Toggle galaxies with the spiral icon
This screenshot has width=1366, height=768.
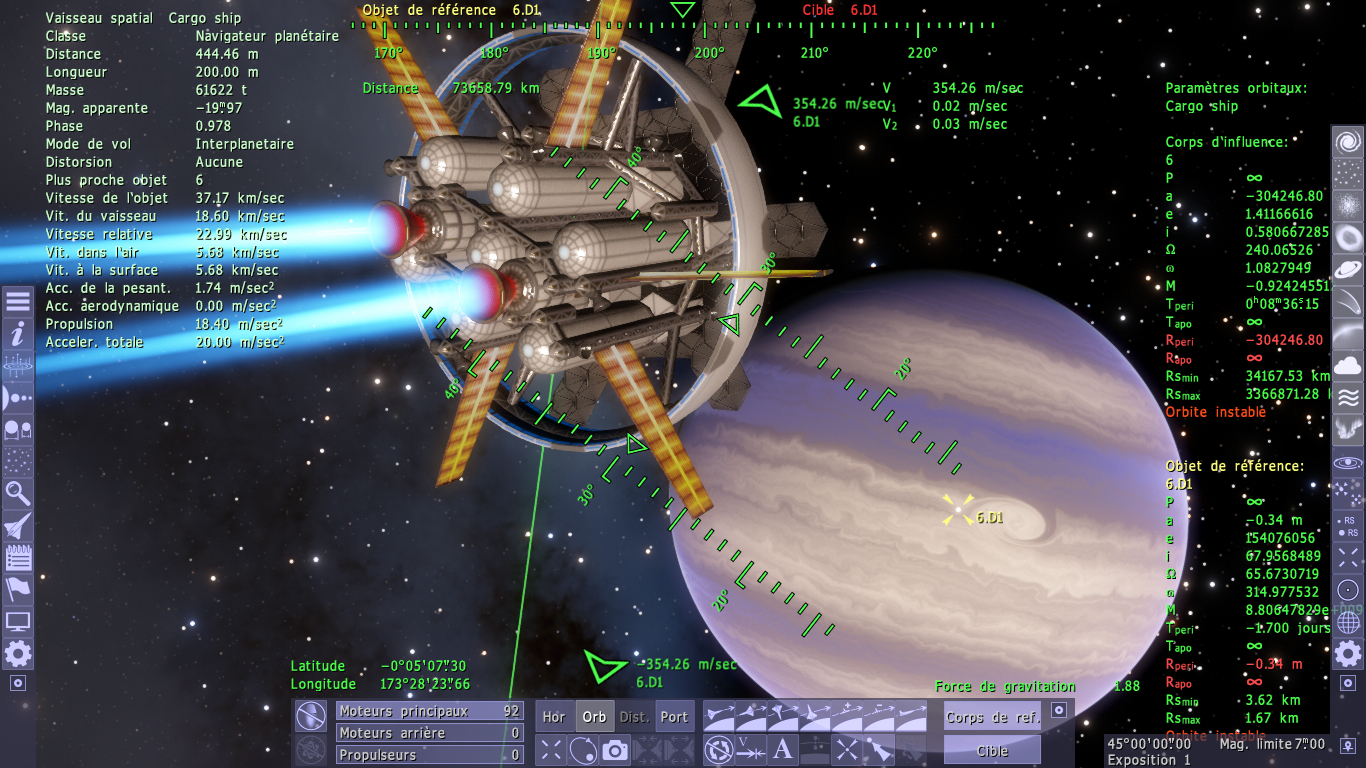pos(1348,141)
